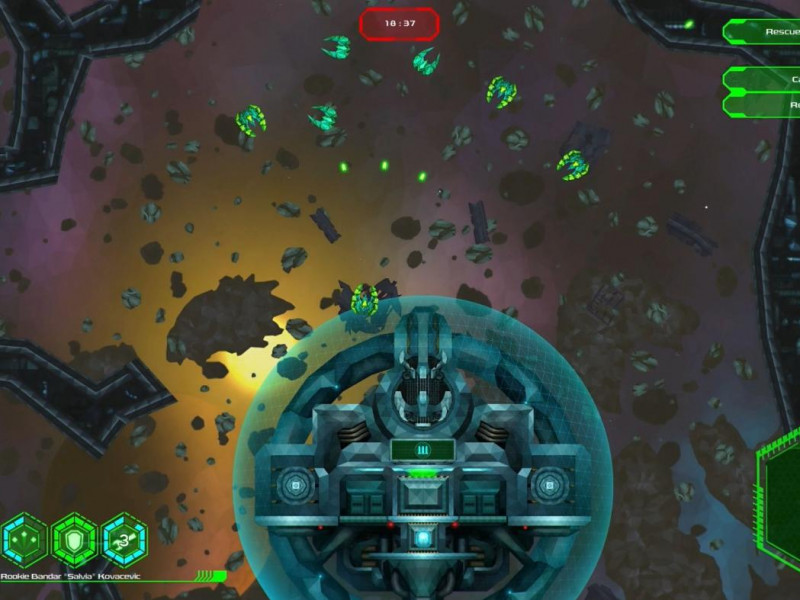Open the Rescue objective panel
Viewport: 800px width, 600px height.
tap(765, 32)
